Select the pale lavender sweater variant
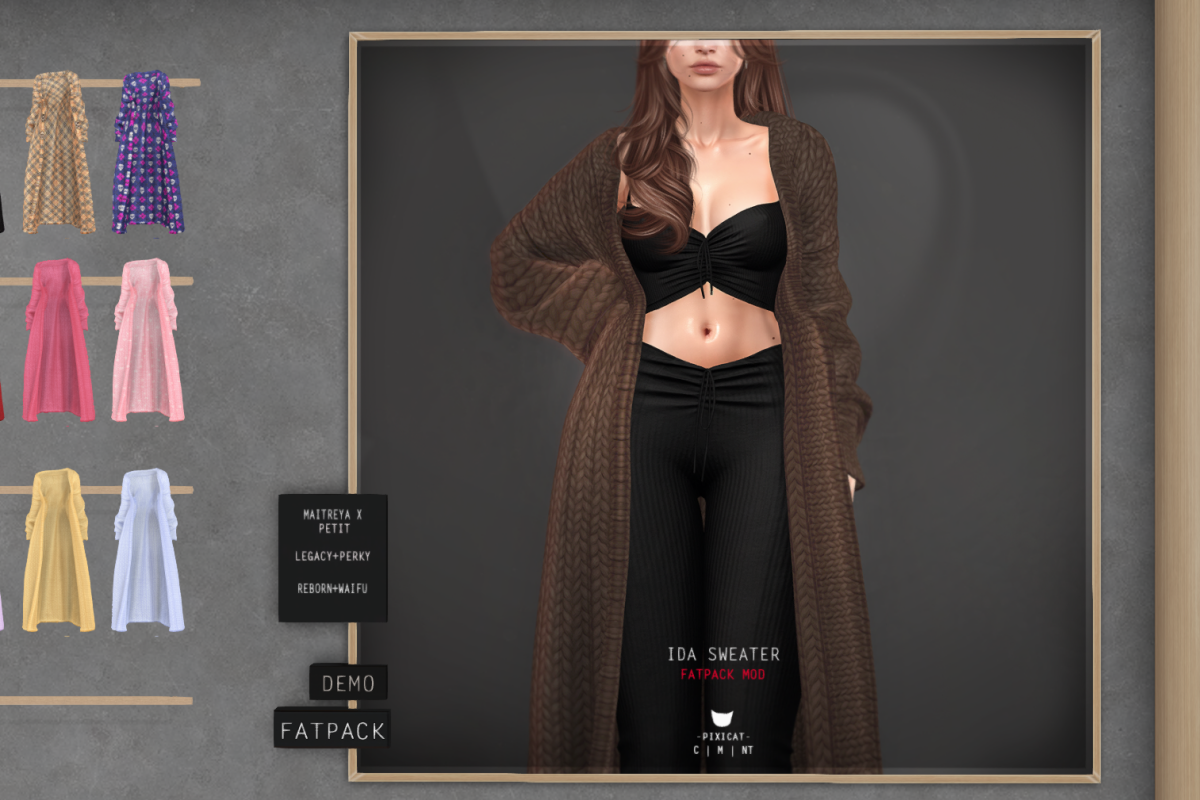The width and height of the screenshot is (1200, 800). click(148, 550)
